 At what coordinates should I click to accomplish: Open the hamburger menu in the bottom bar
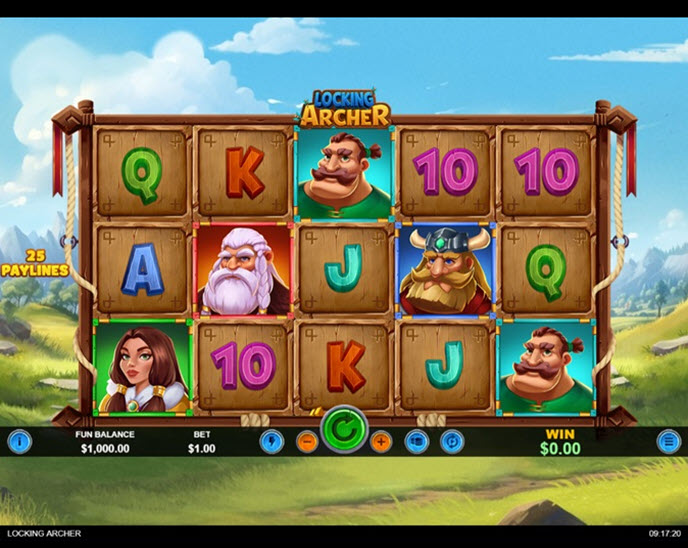[668, 441]
